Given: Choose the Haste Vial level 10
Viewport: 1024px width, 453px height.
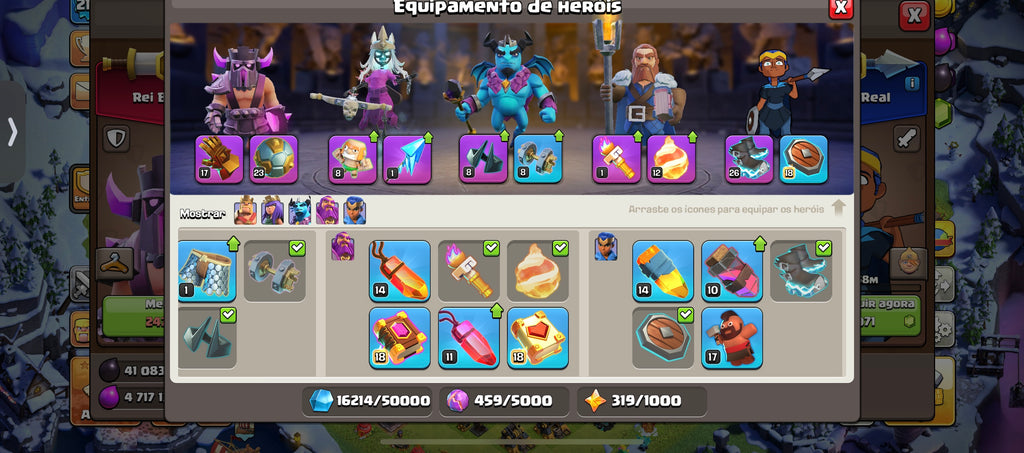Looking at the screenshot, I should [x=732, y=271].
